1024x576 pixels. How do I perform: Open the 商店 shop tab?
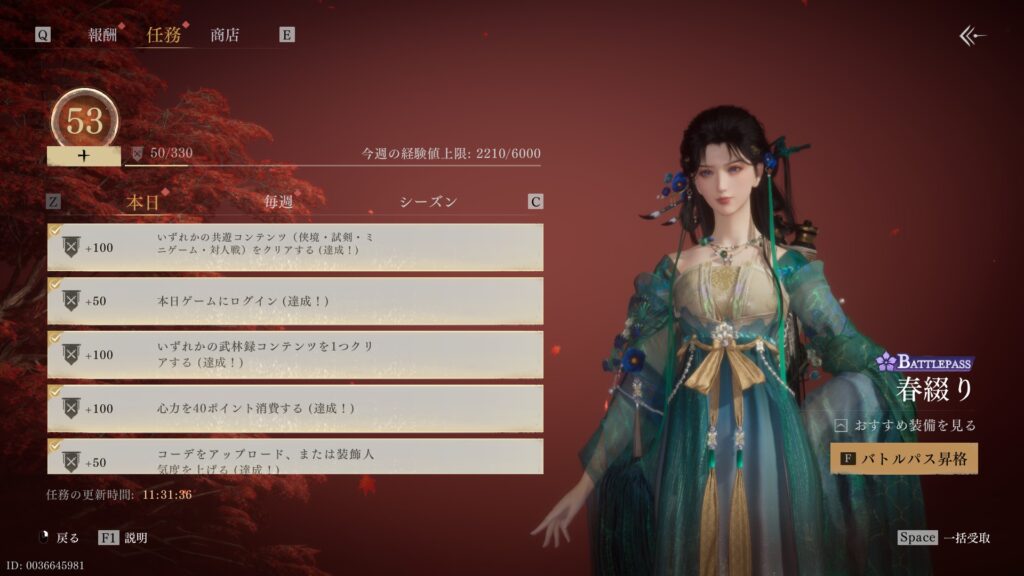[225, 35]
